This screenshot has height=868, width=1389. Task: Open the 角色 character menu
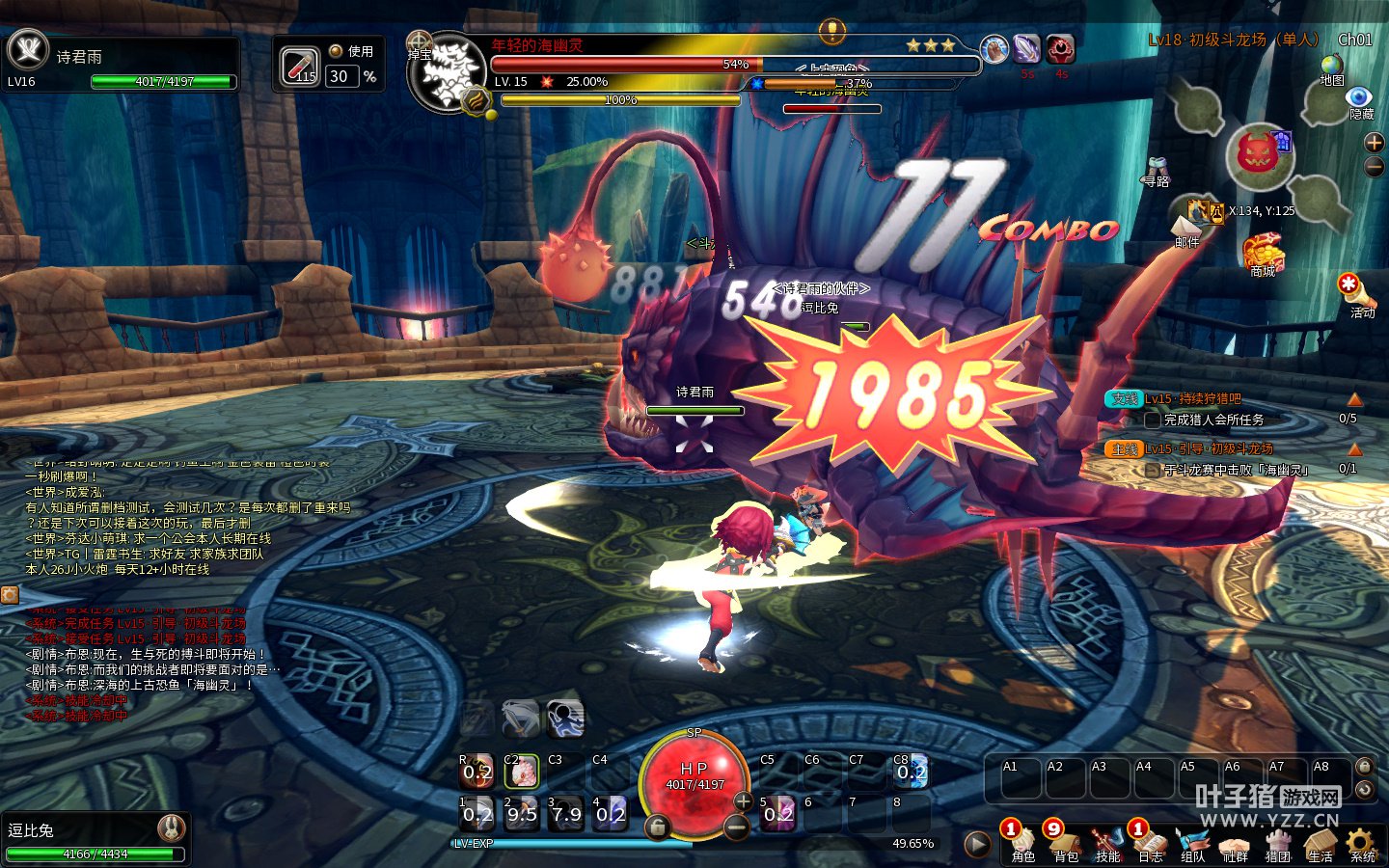coord(1022,845)
